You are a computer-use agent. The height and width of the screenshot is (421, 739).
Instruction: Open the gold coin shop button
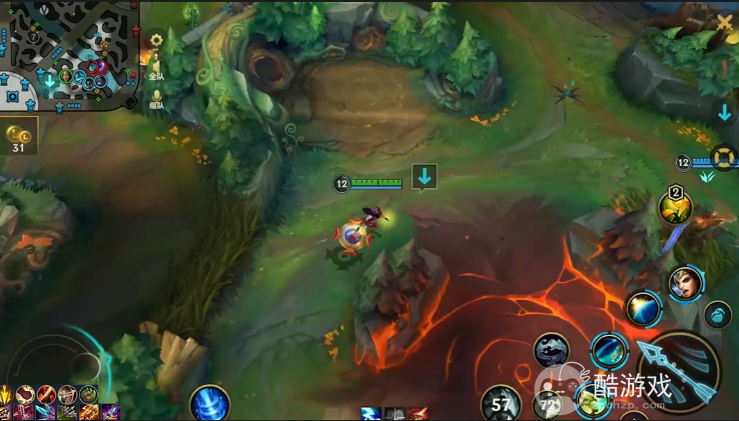coord(18,136)
